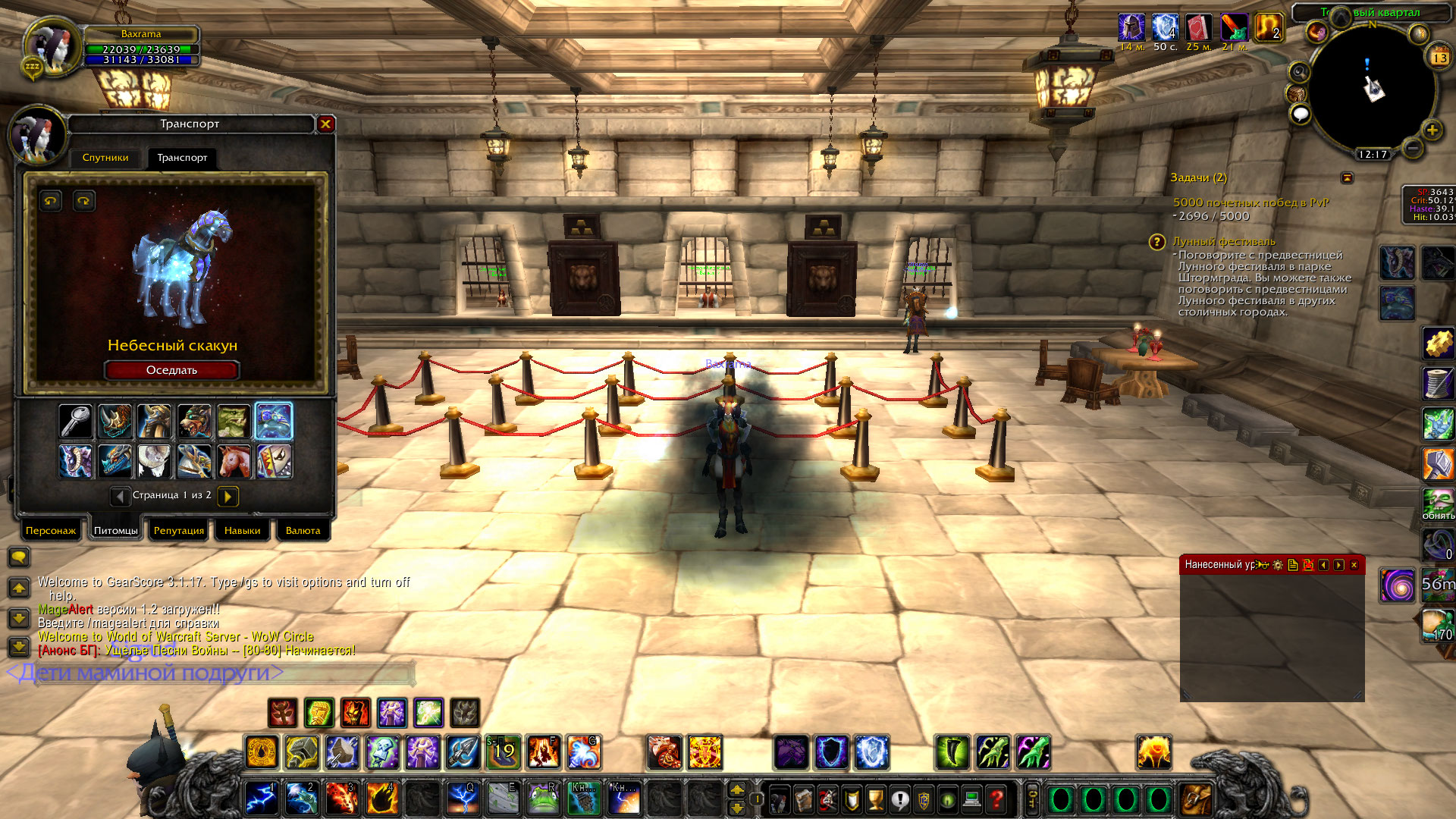Open the red question mark help menu
This screenshot has width=1456, height=819.
click(x=996, y=799)
